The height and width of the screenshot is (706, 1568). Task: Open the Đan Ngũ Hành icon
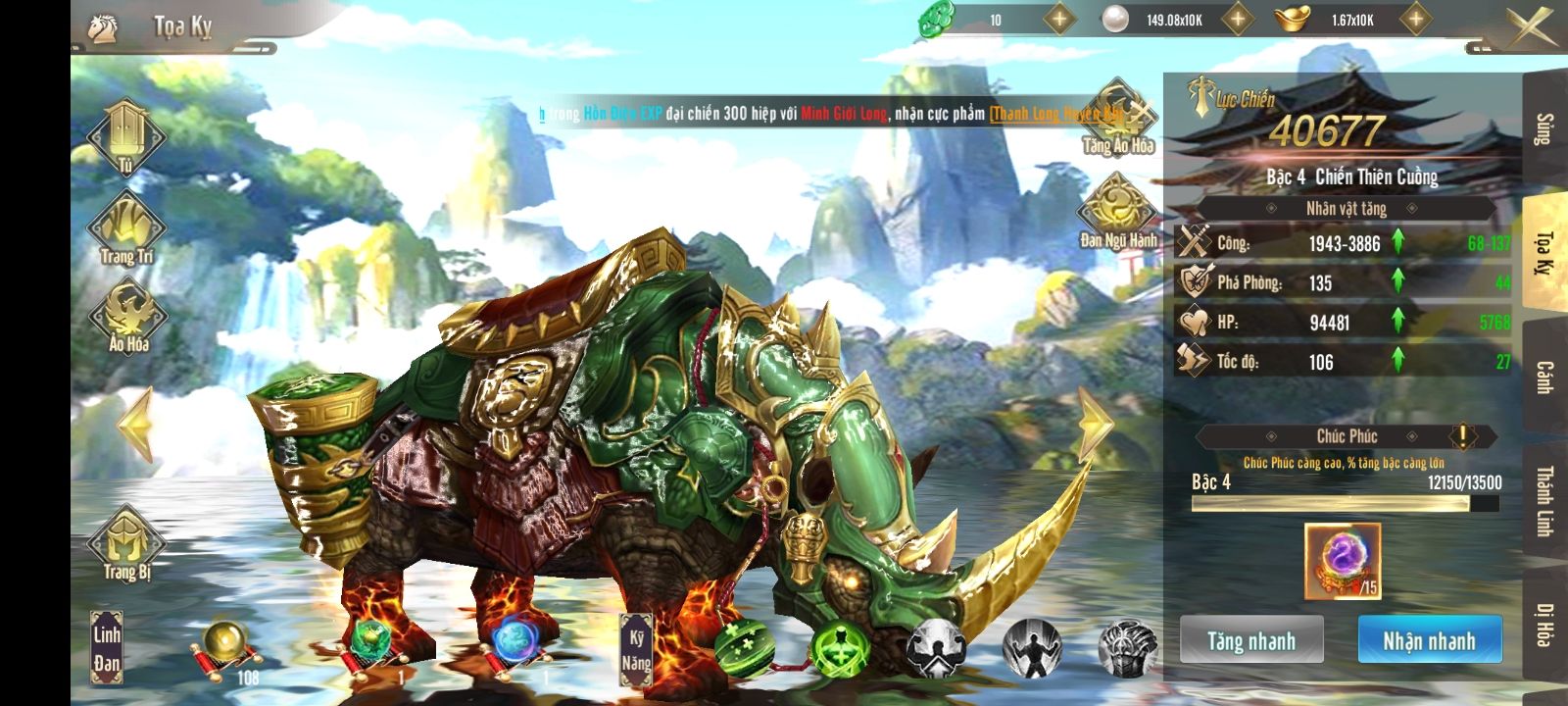(1117, 211)
